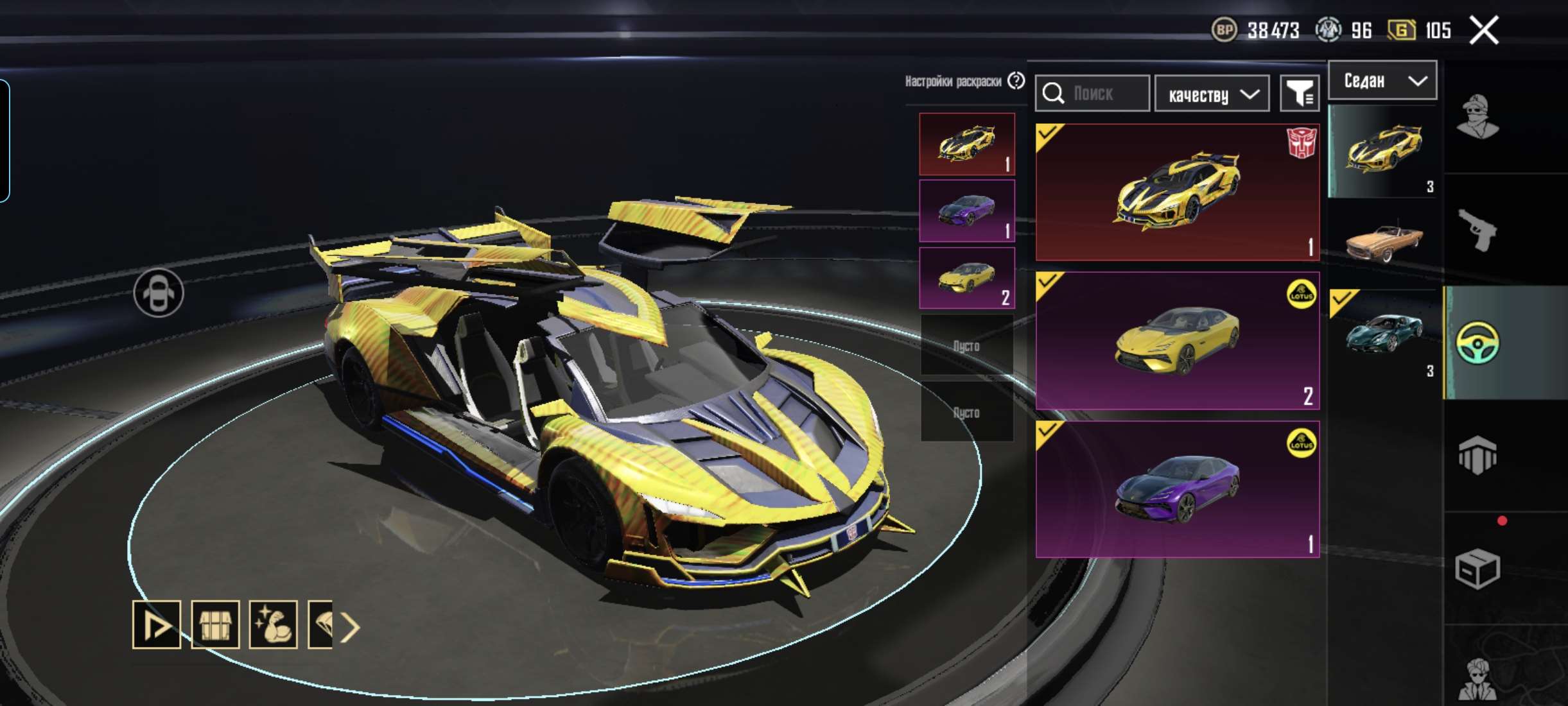Close the vehicle inventory screen
The height and width of the screenshot is (706, 1568).
pyautogui.click(x=1484, y=30)
